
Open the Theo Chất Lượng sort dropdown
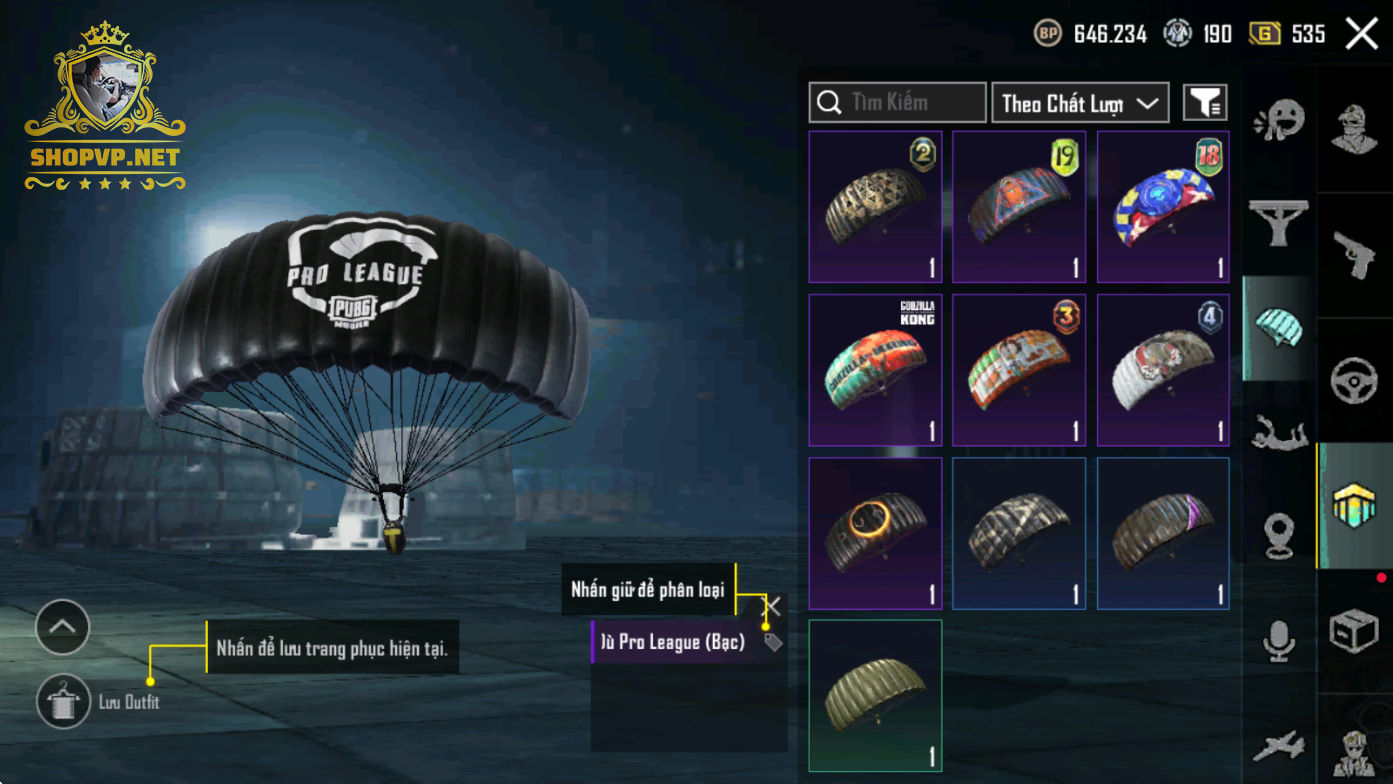pos(1080,103)
